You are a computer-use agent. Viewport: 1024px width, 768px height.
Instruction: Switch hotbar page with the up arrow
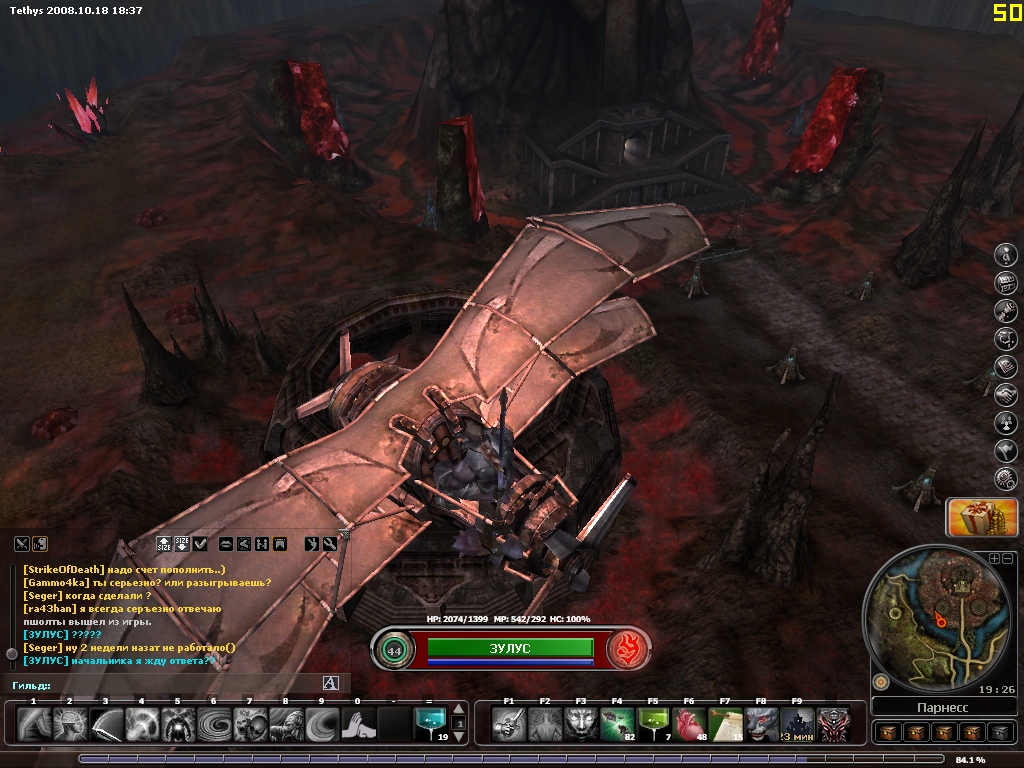pos(459,710)
